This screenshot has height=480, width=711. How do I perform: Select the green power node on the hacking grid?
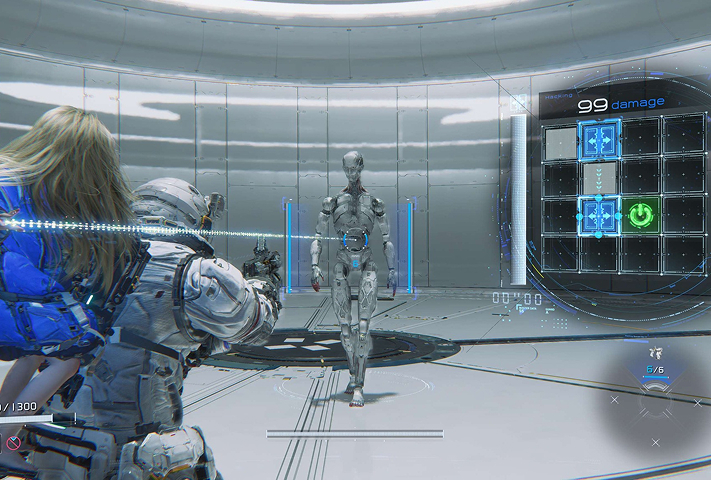coord(639,214)
